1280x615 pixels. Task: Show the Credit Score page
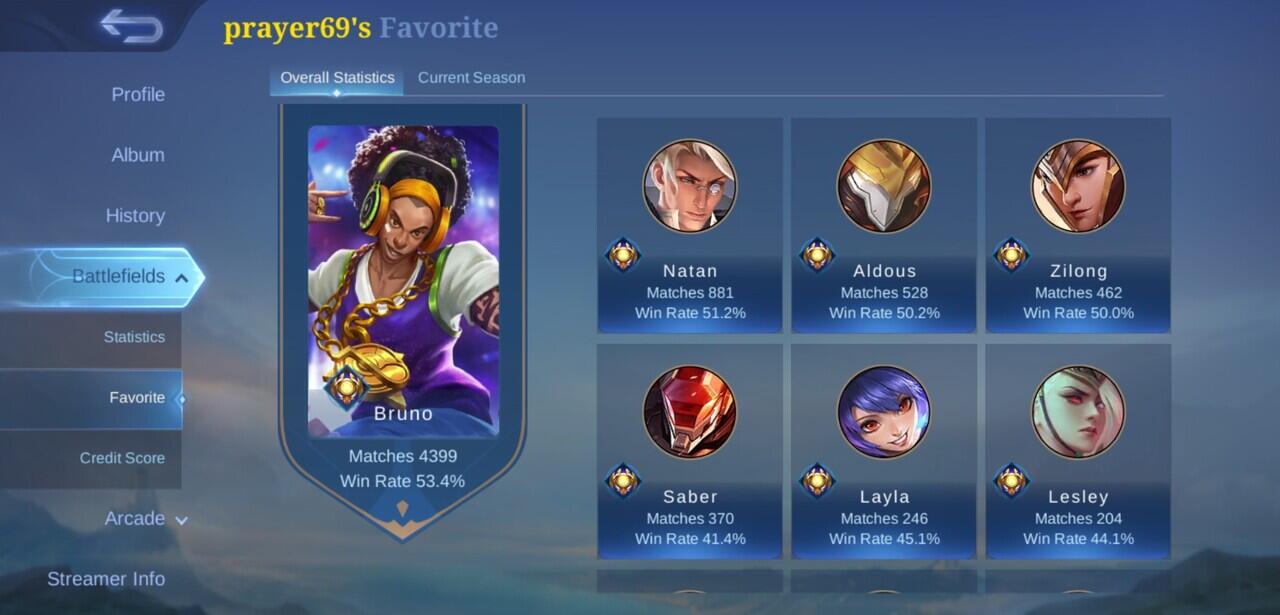pyautogui.click(x=122, y=458)
